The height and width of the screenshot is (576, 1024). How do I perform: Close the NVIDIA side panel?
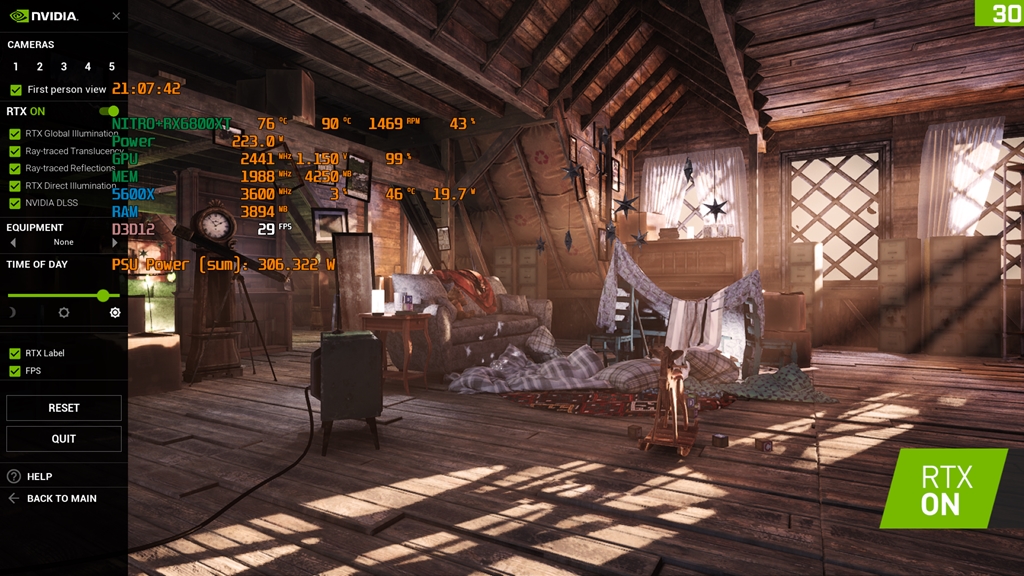(116, 16)
